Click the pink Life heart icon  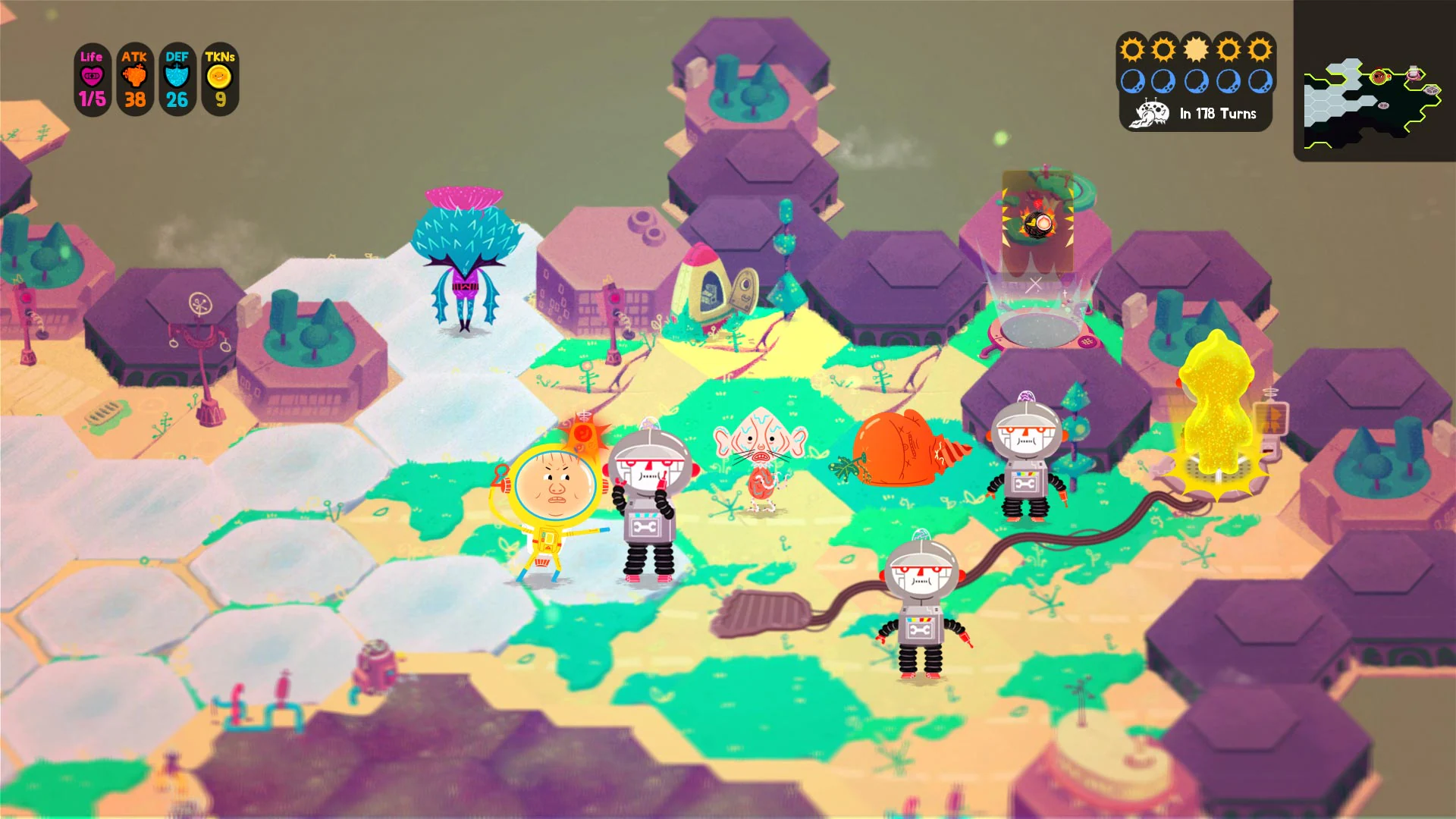[x=91, y=76]
